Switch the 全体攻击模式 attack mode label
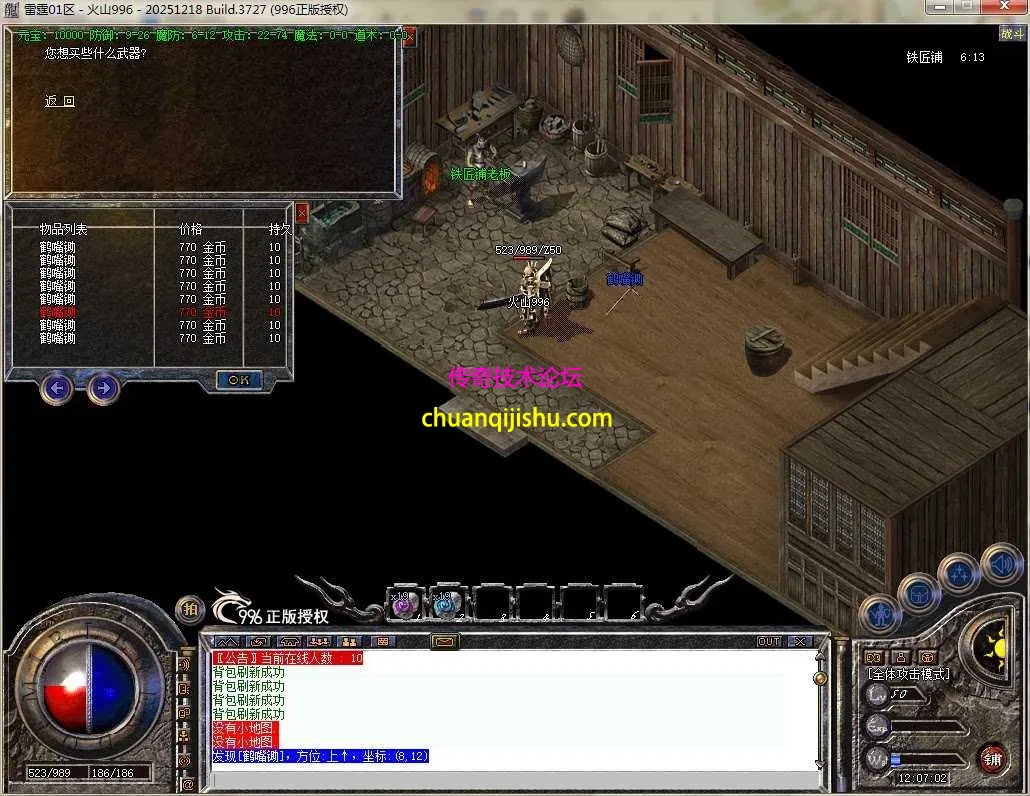 coord(908,674)
